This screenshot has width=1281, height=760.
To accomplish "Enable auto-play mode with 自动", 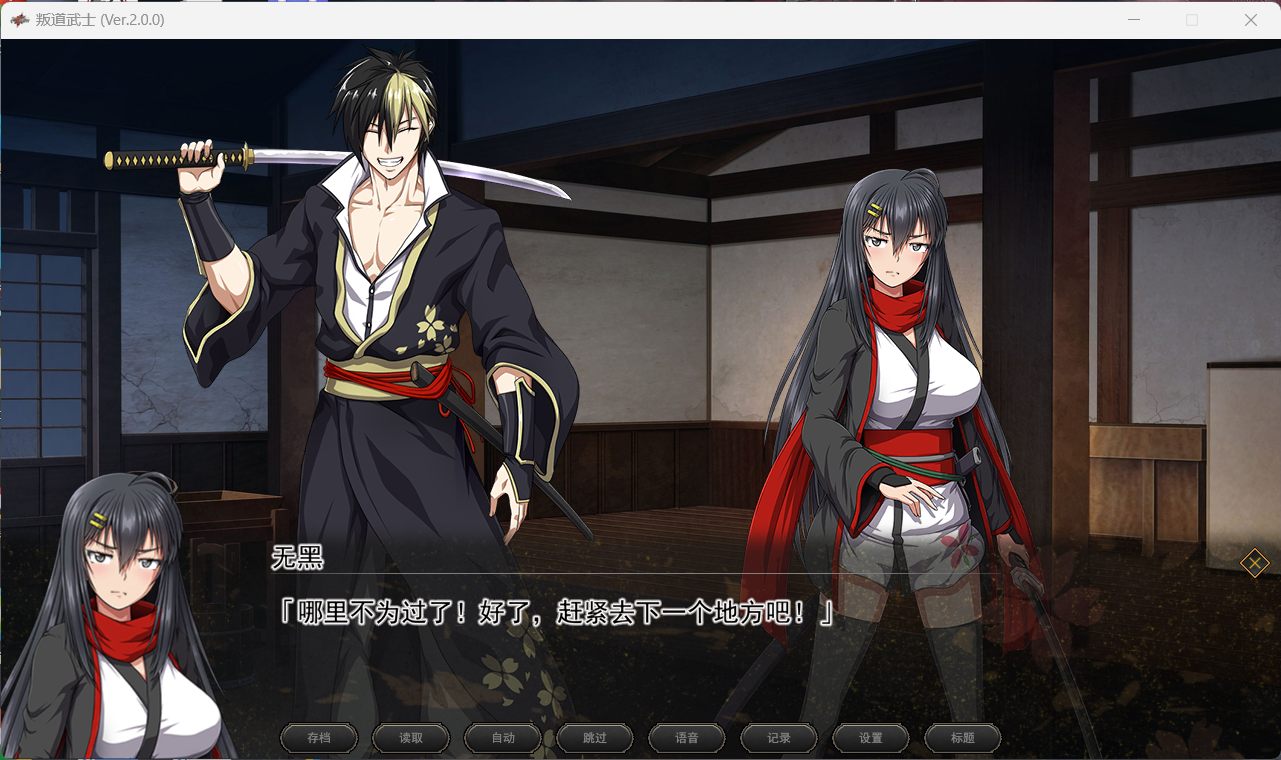I will [x=502, y=738].
